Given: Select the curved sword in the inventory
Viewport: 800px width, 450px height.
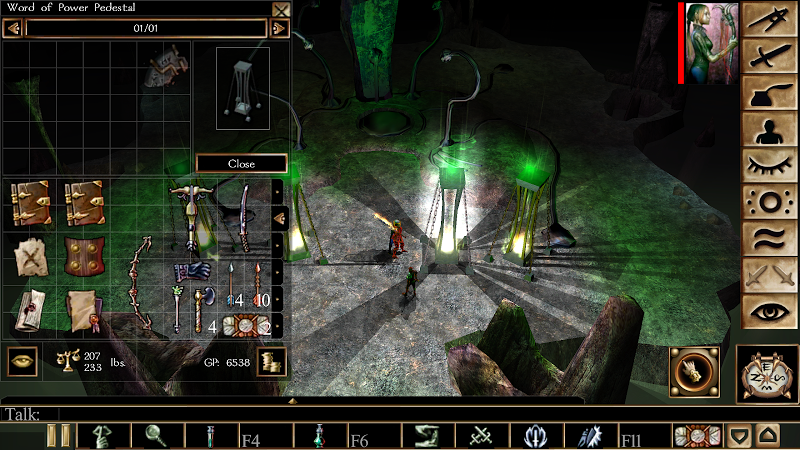Looking at the screenshot, I should tap(243, 218).
